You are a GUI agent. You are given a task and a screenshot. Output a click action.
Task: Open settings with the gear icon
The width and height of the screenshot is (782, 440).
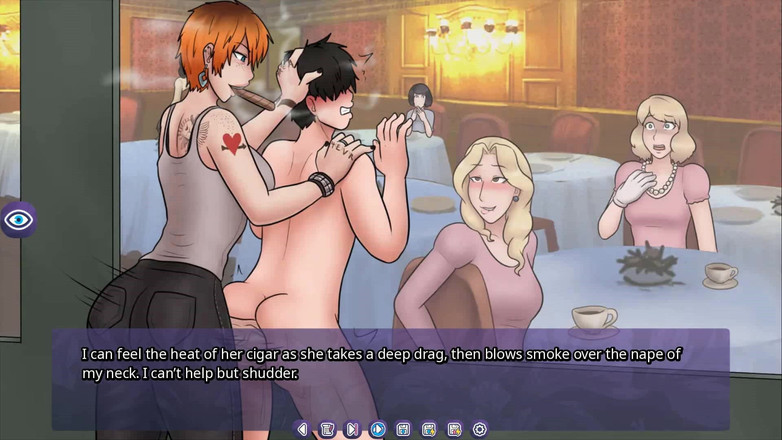coord(480,429)
